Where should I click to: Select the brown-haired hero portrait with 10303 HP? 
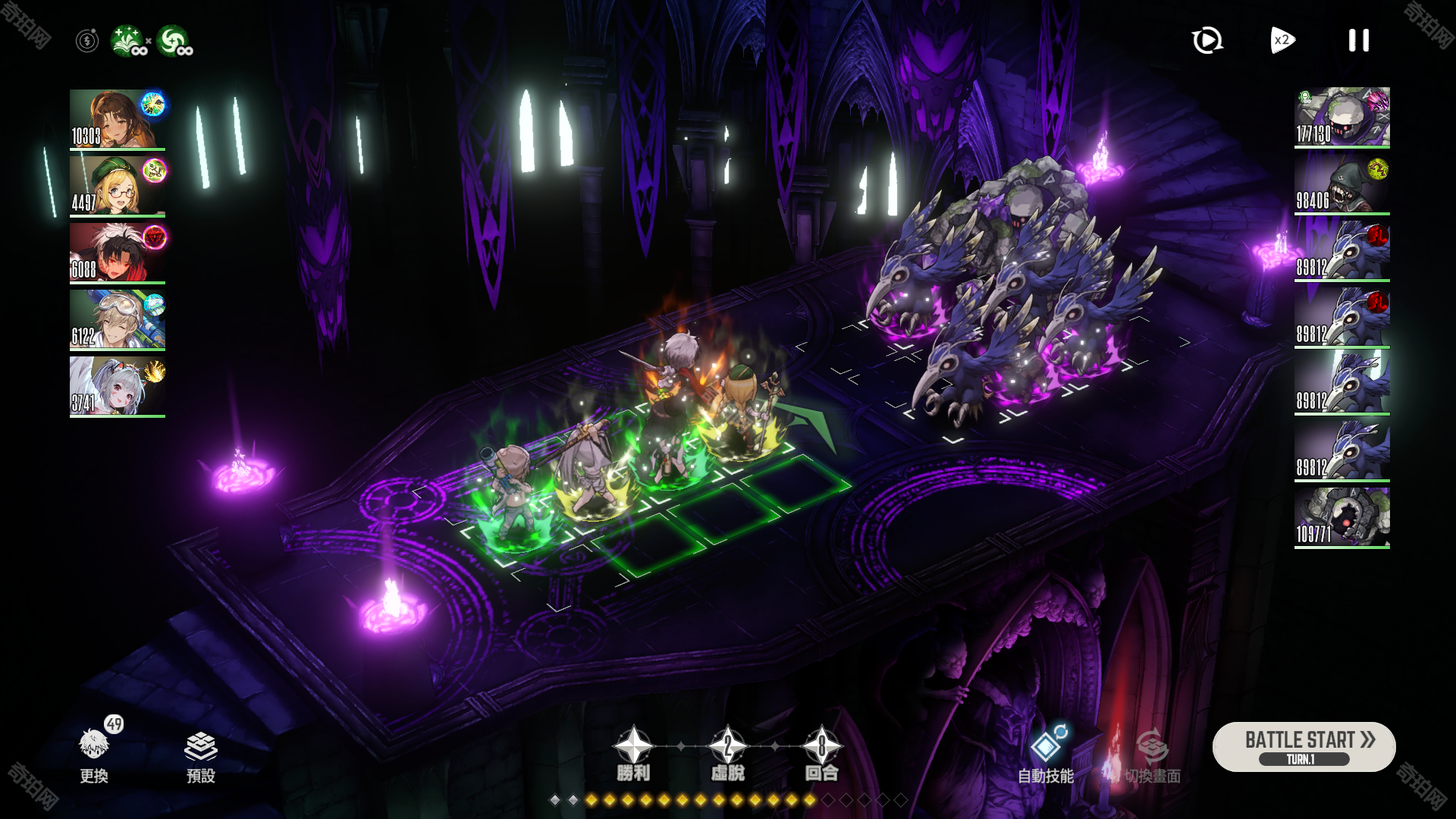(x=118, y=119)
